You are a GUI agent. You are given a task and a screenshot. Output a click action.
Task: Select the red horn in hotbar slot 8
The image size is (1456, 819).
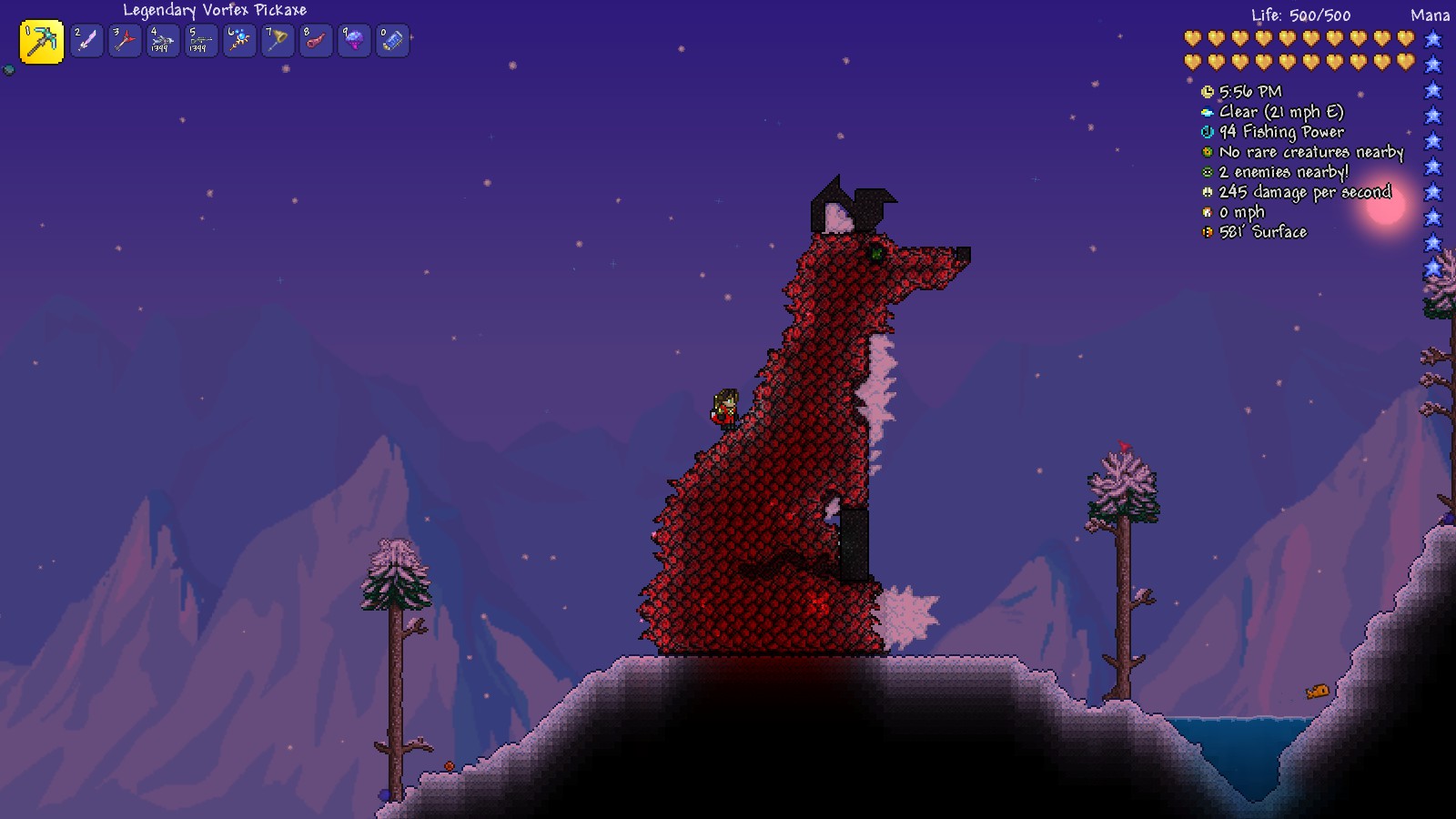pos(316,41)
